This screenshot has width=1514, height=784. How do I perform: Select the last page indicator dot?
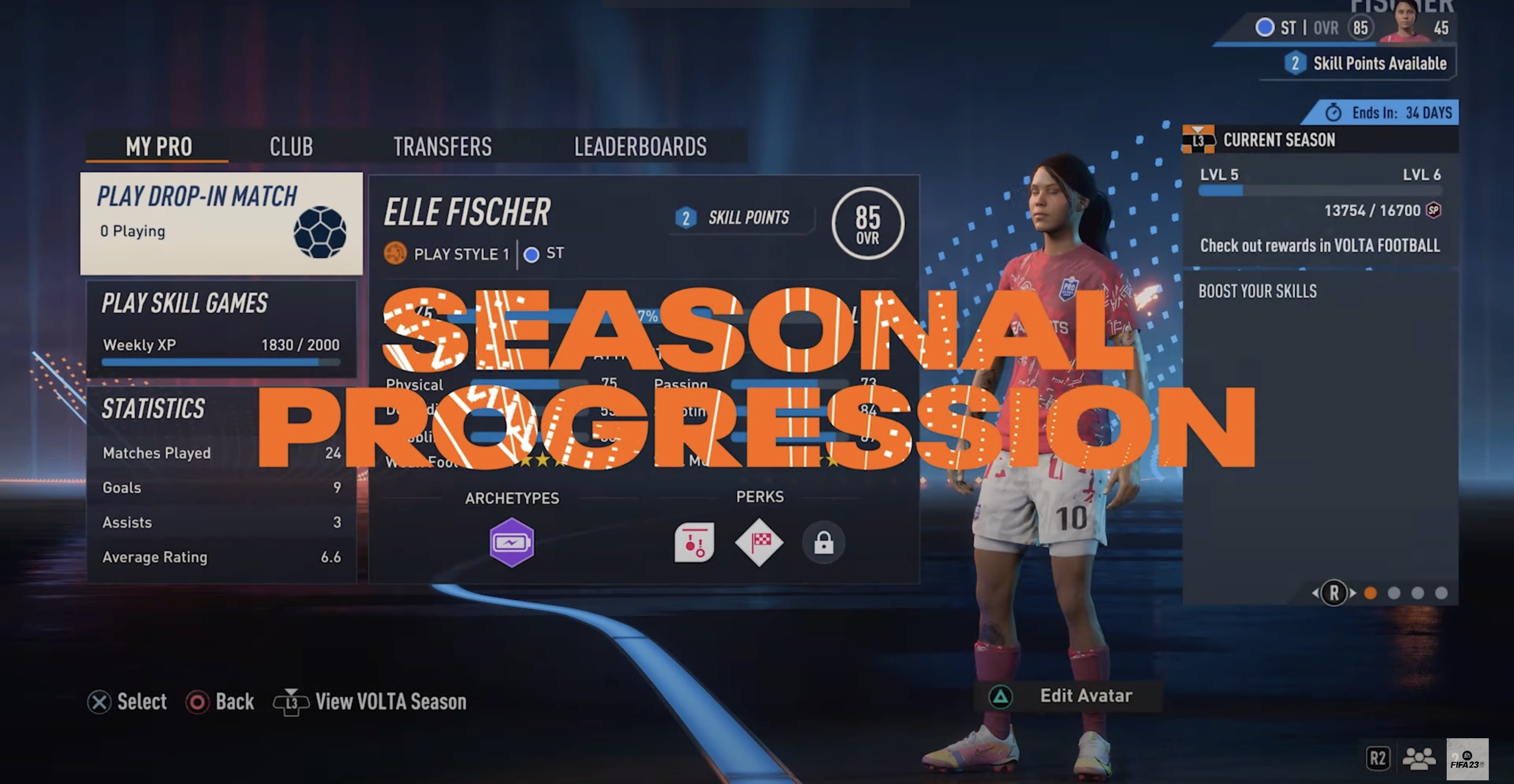coord(1441,595)
